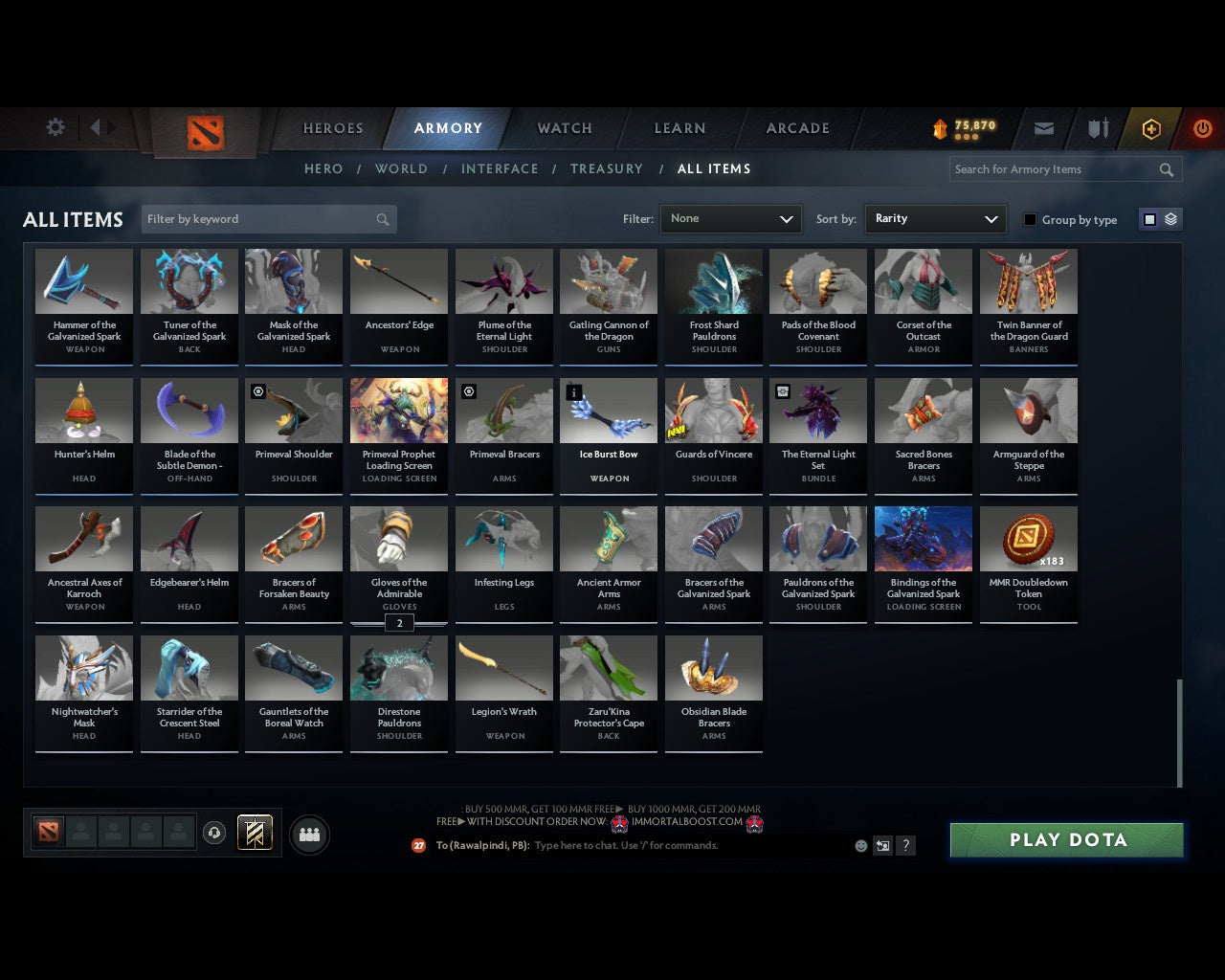Click the armory shield and sword icon
Screen dimensions: 1225x980
pyautogui.click(x=1097, y=128)
